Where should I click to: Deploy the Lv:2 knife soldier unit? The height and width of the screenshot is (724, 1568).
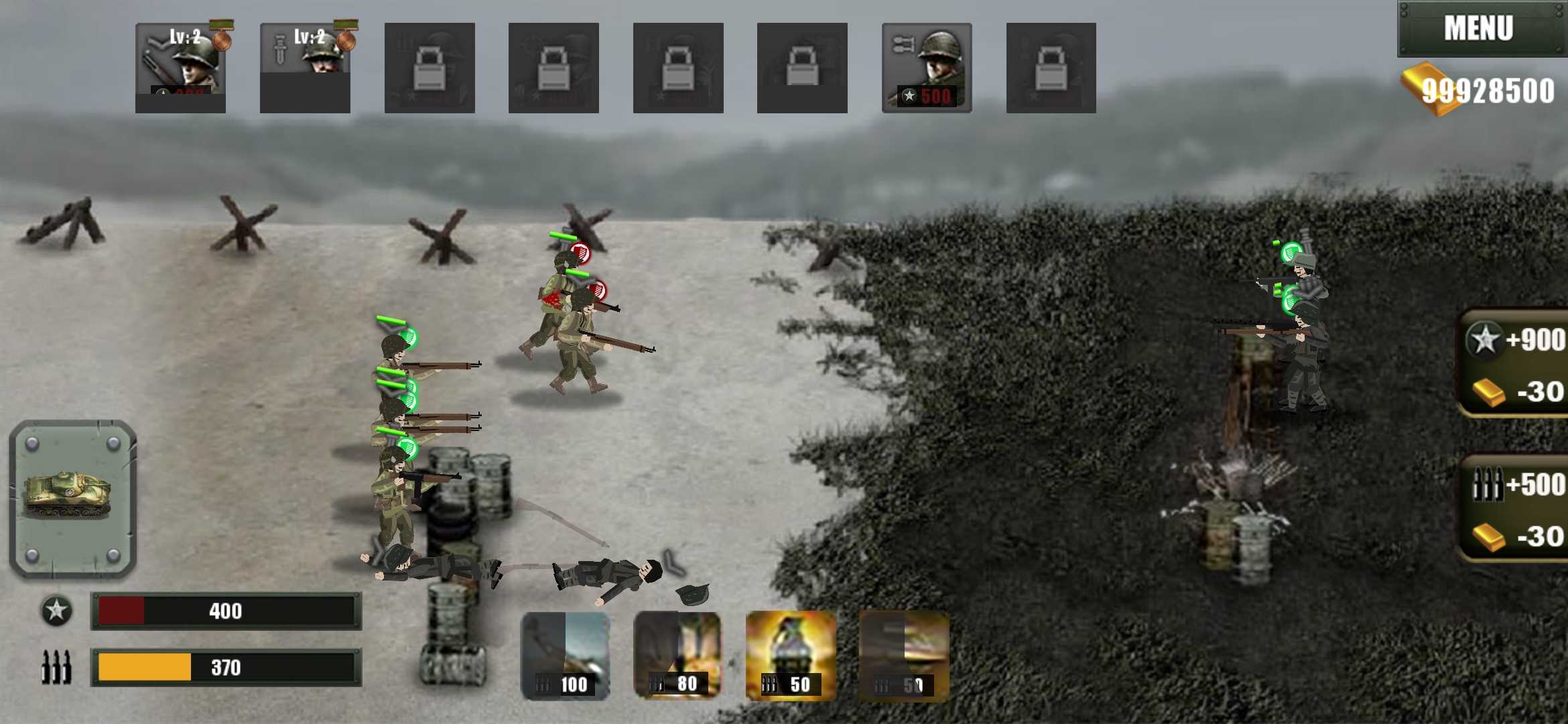click(305, 67)
